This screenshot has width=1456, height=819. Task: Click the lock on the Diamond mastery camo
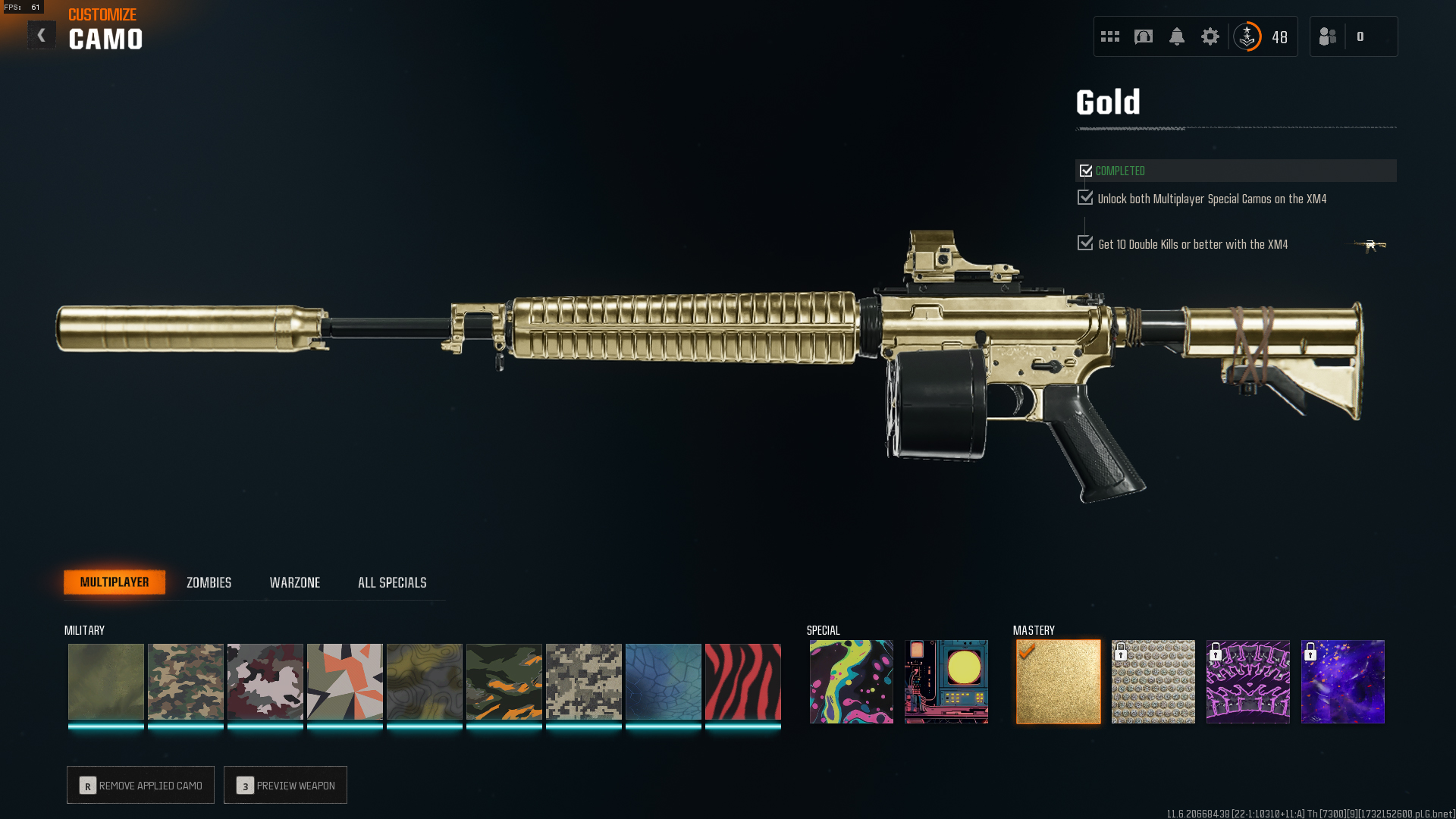click(1122, 653)
